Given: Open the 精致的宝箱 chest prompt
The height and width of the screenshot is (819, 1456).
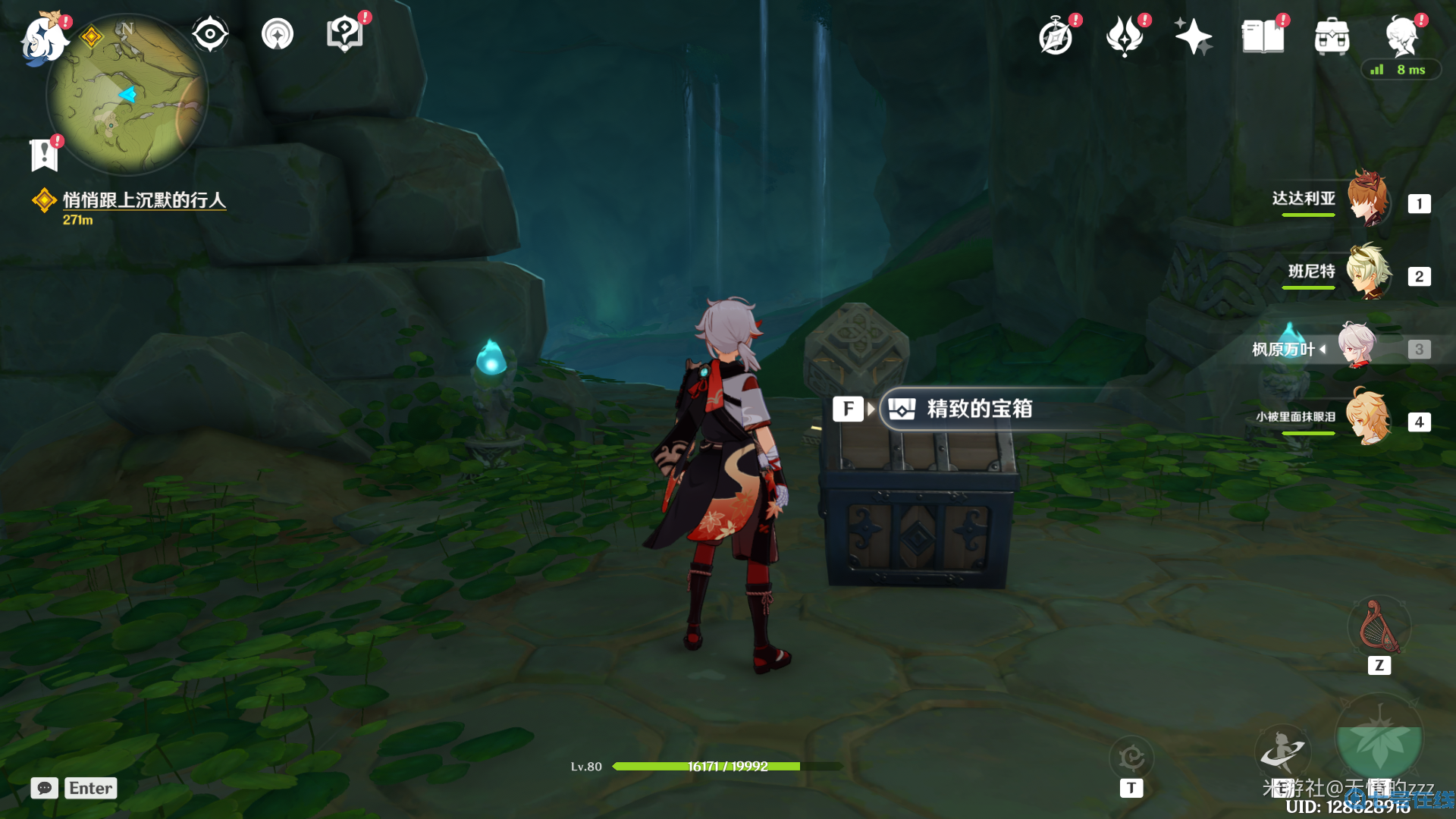Looking at the screenshot, I should pos(978,409).
